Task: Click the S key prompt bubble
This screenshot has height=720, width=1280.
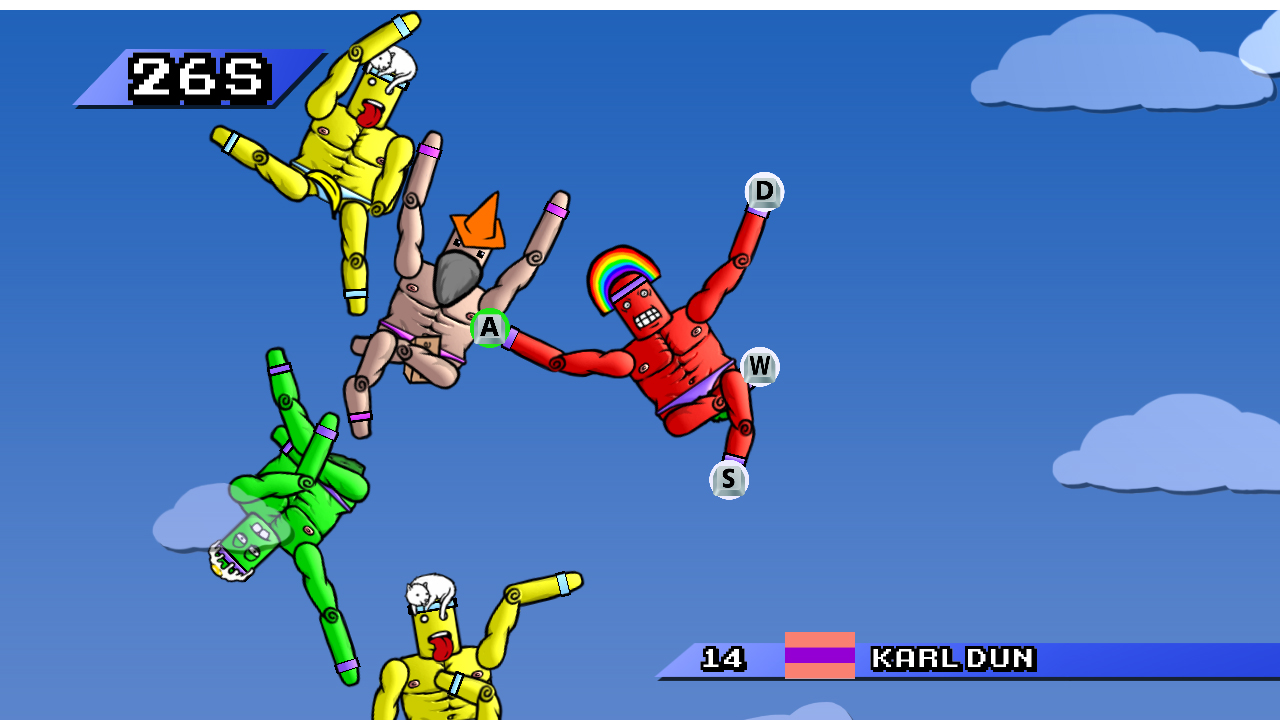Action: pyautogui.click(x=729, y=479)
